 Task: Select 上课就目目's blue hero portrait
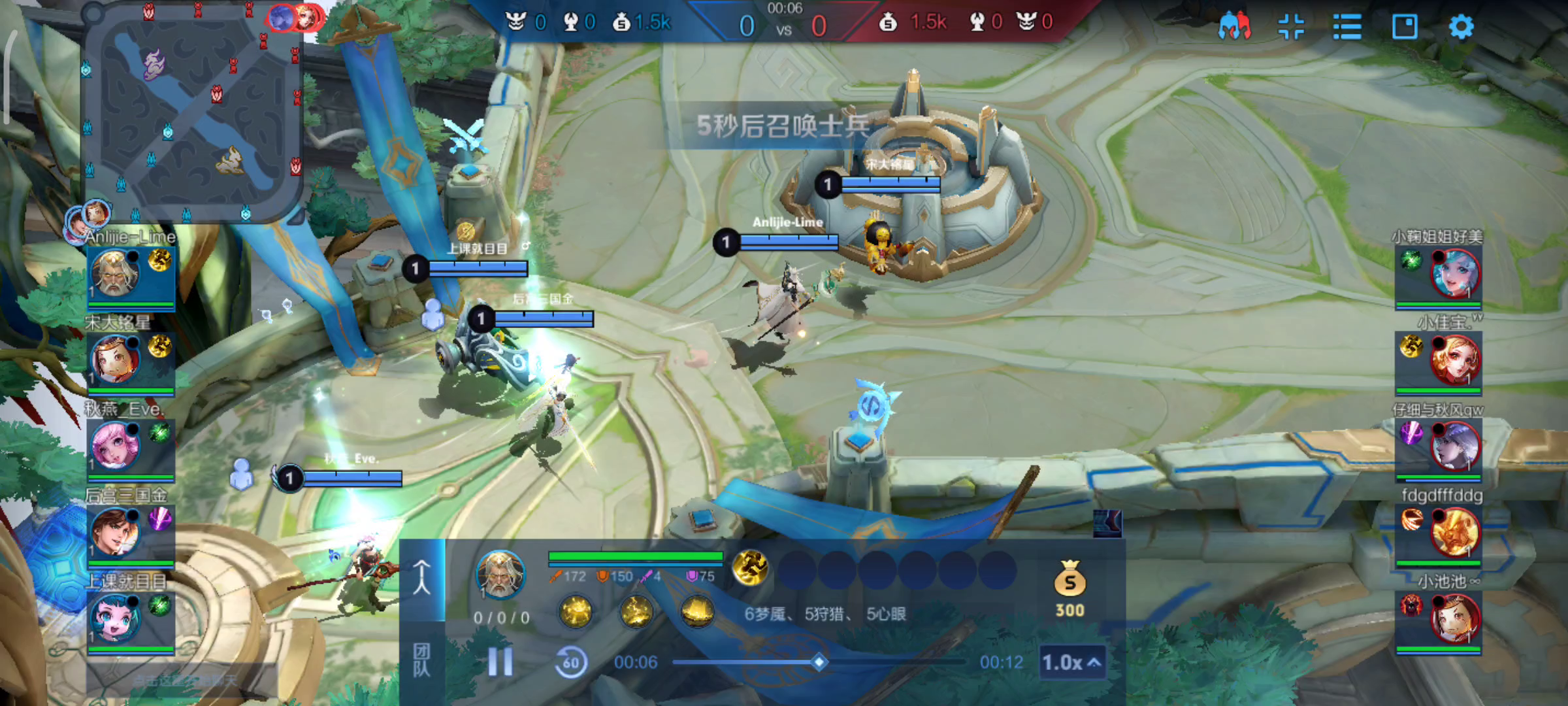pos(116,618)
